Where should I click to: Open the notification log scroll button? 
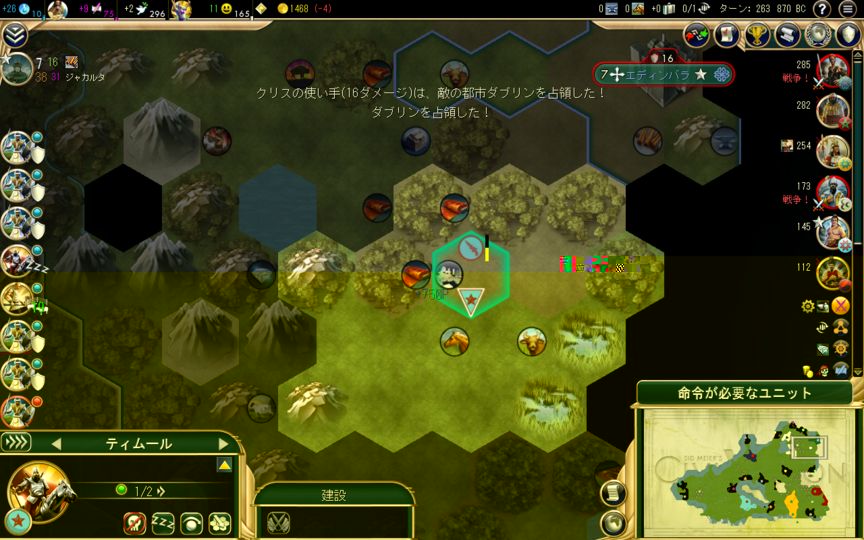tap(615, 493)
